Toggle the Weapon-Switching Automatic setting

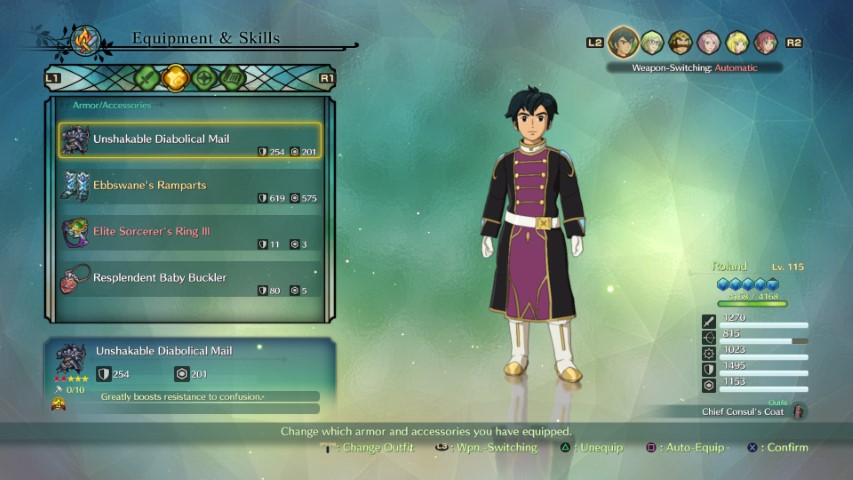[x=694, y=68]
